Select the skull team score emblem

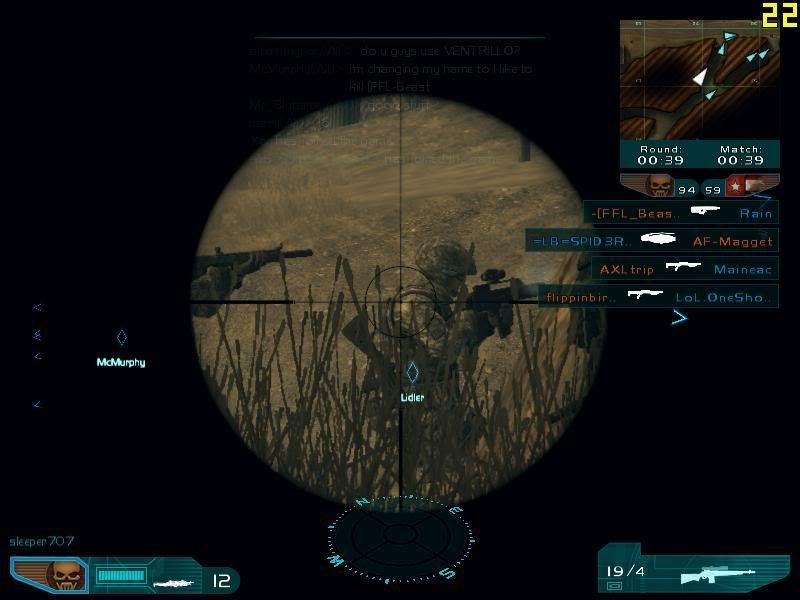click(659, 186)
